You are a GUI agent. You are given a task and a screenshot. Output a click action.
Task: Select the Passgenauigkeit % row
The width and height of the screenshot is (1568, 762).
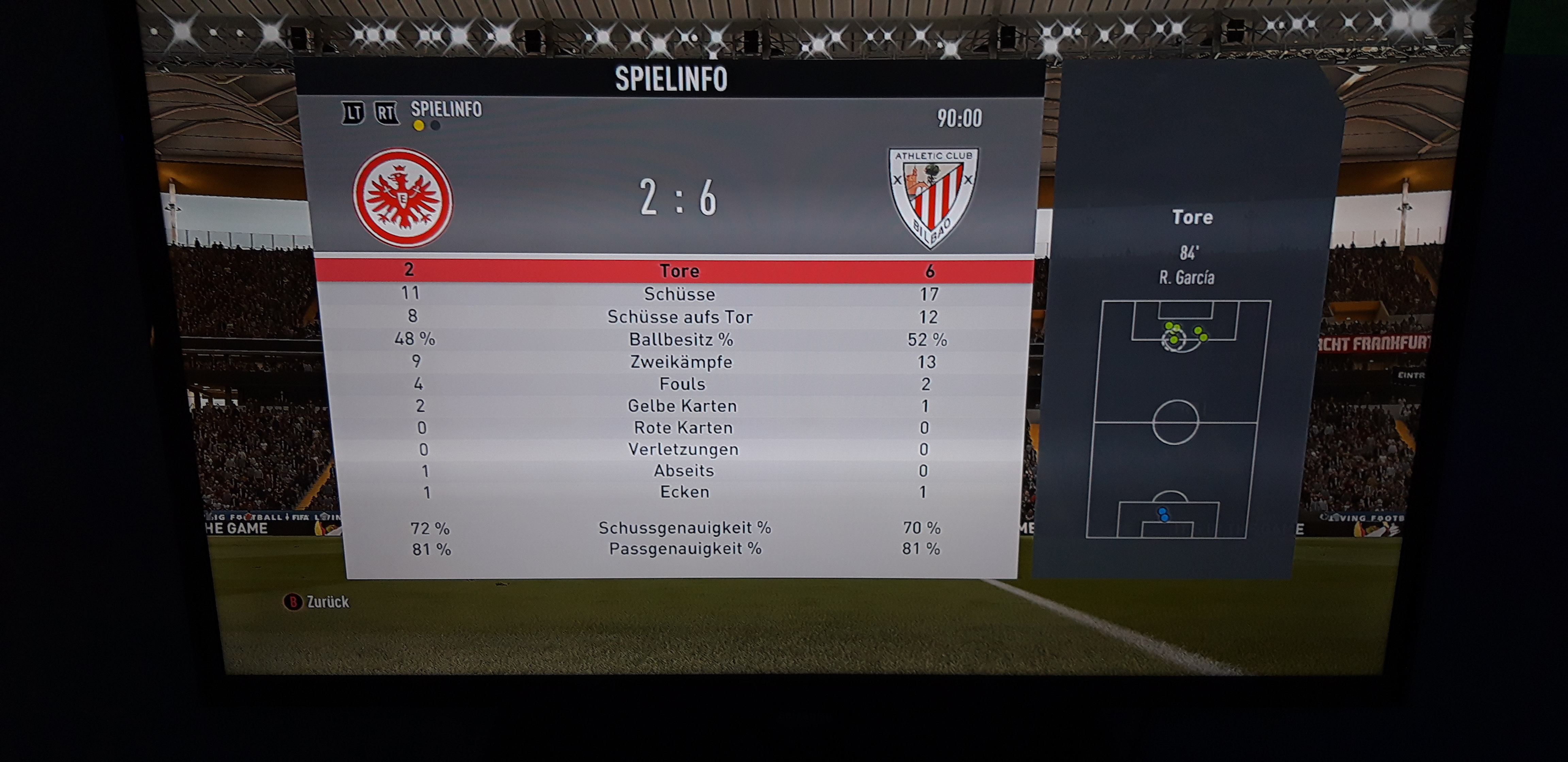(685, 549)
